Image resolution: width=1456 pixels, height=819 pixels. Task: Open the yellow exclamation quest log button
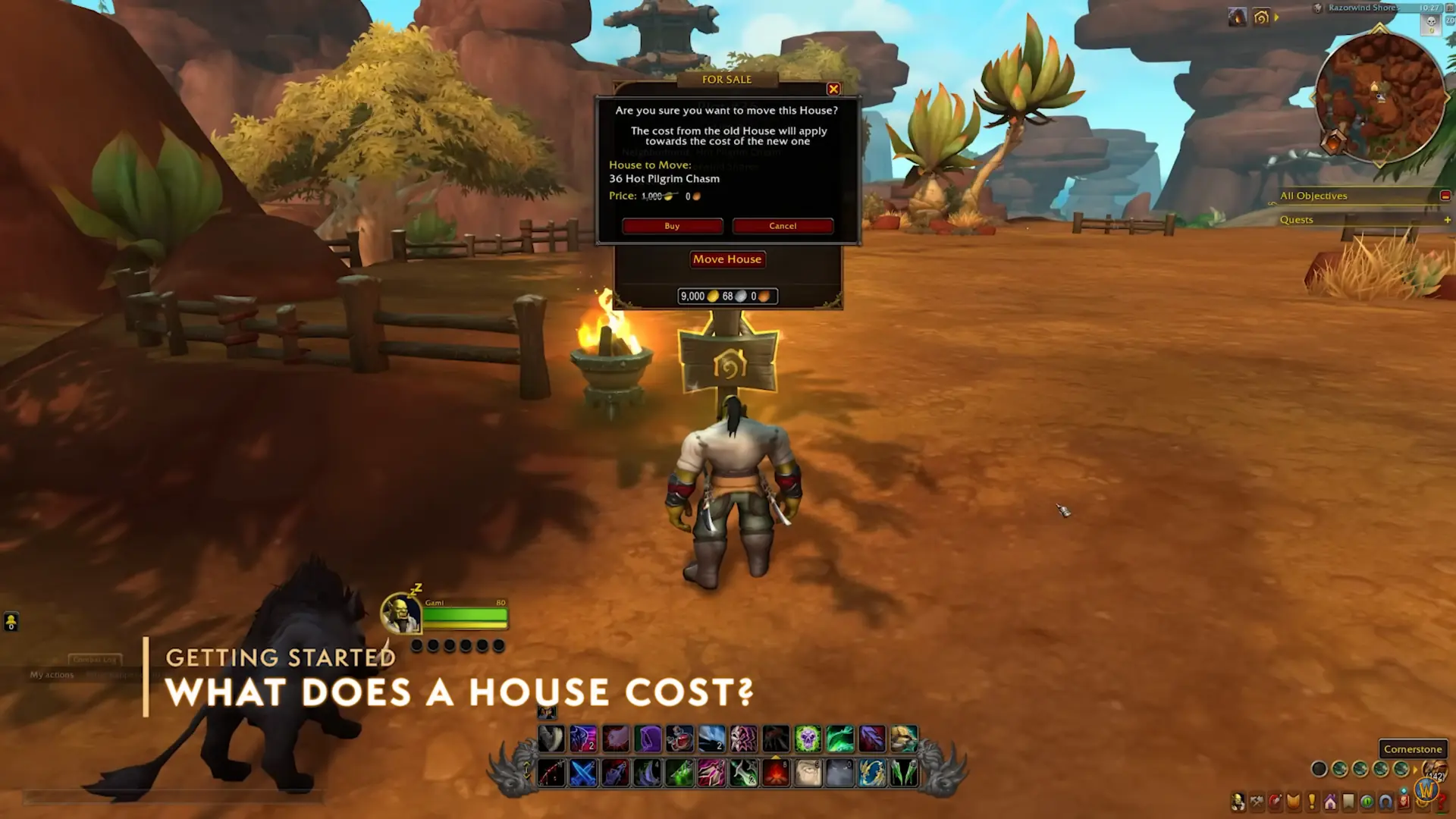pyautogui.click(x=1312, y=802)
